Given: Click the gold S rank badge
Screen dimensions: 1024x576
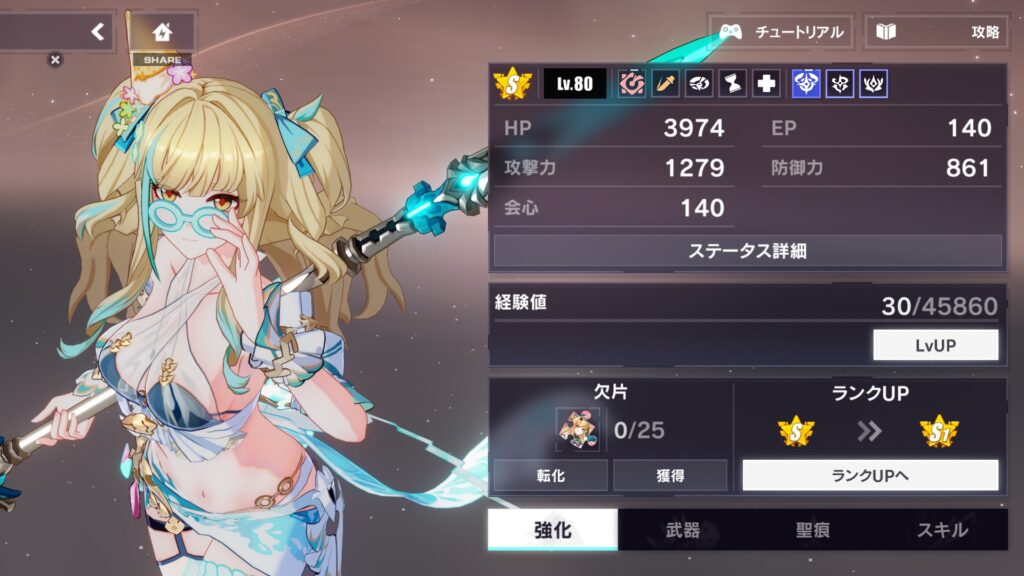Looking at the screenshot, I should coord(513,84).
